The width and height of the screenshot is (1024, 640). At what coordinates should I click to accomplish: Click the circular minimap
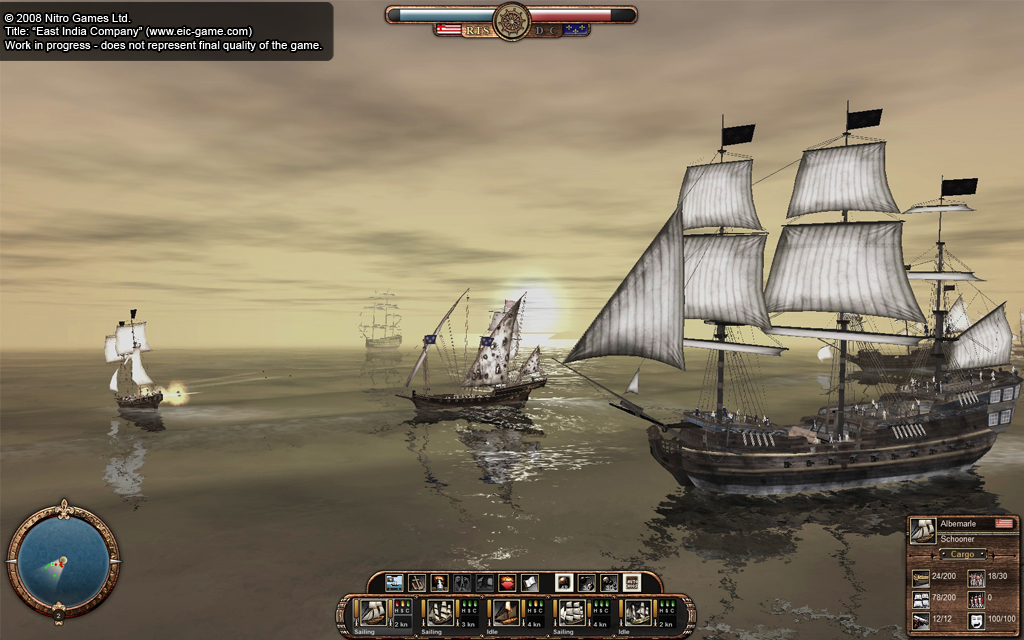coord(63,559)
